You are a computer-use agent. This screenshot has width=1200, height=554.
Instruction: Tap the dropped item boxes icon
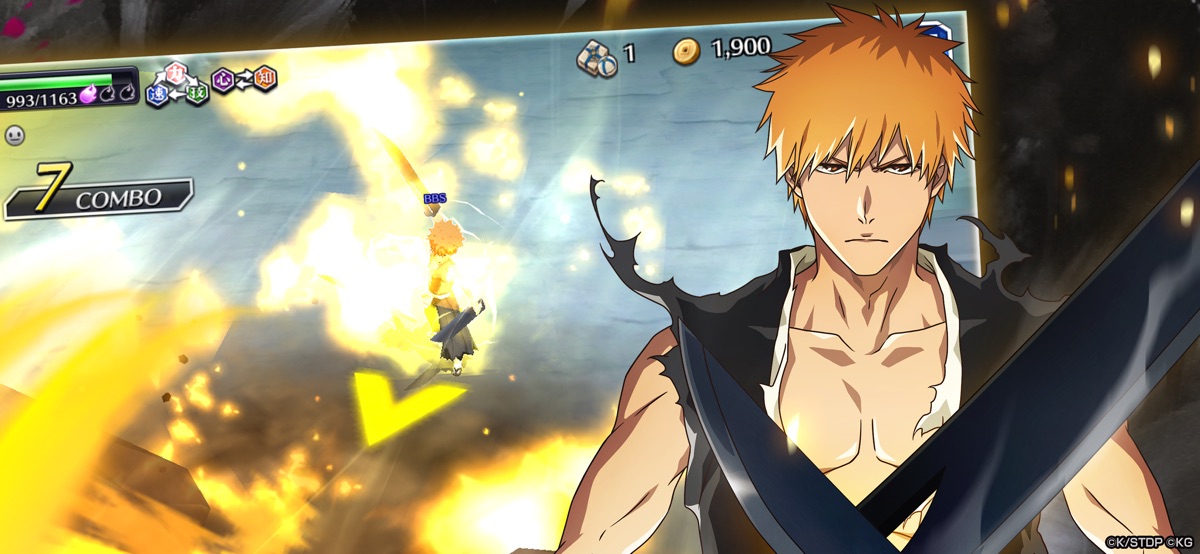[x=596, y=56]
